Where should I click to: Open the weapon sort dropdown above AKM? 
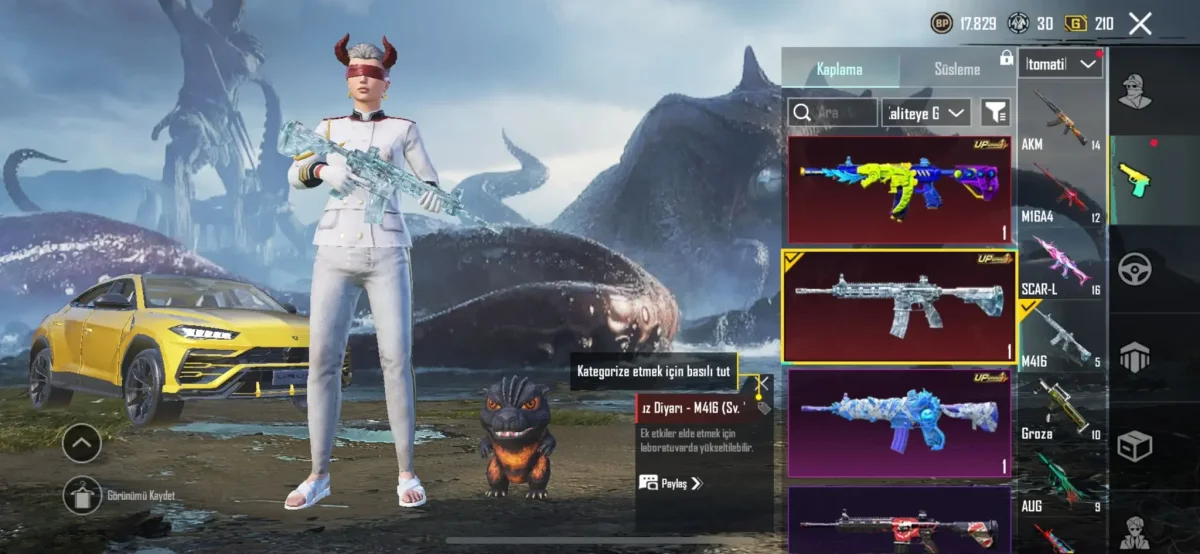point(1061,65)
